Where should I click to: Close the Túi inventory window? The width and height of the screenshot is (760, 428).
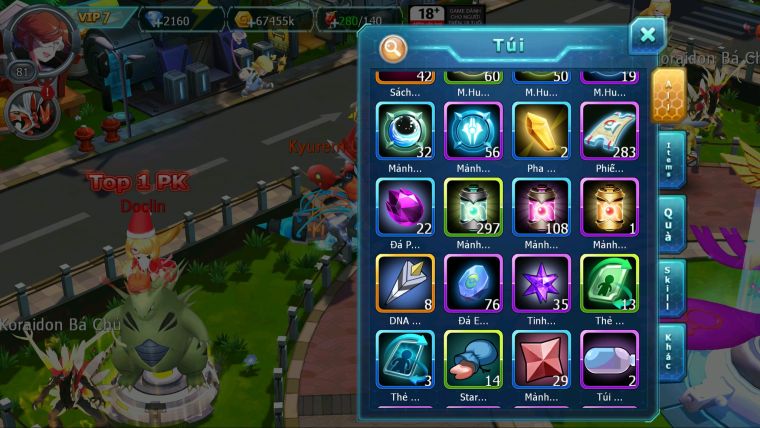(x=647, y=36)
